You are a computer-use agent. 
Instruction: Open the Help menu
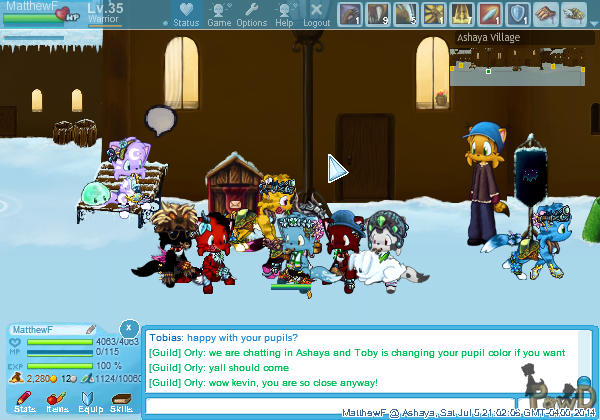point(284,14)
